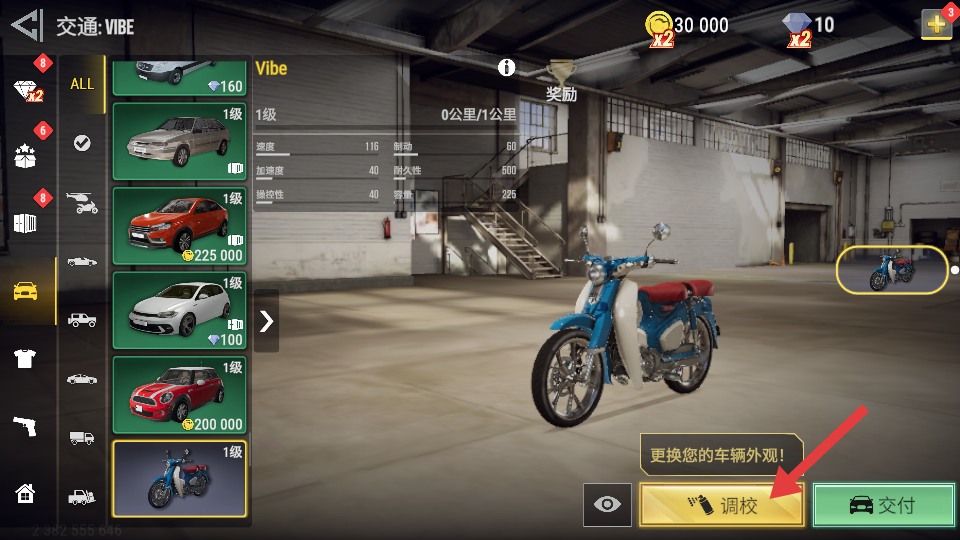
Task: Choose the red Mini priced 200 000
Action: tap(180, 394)
